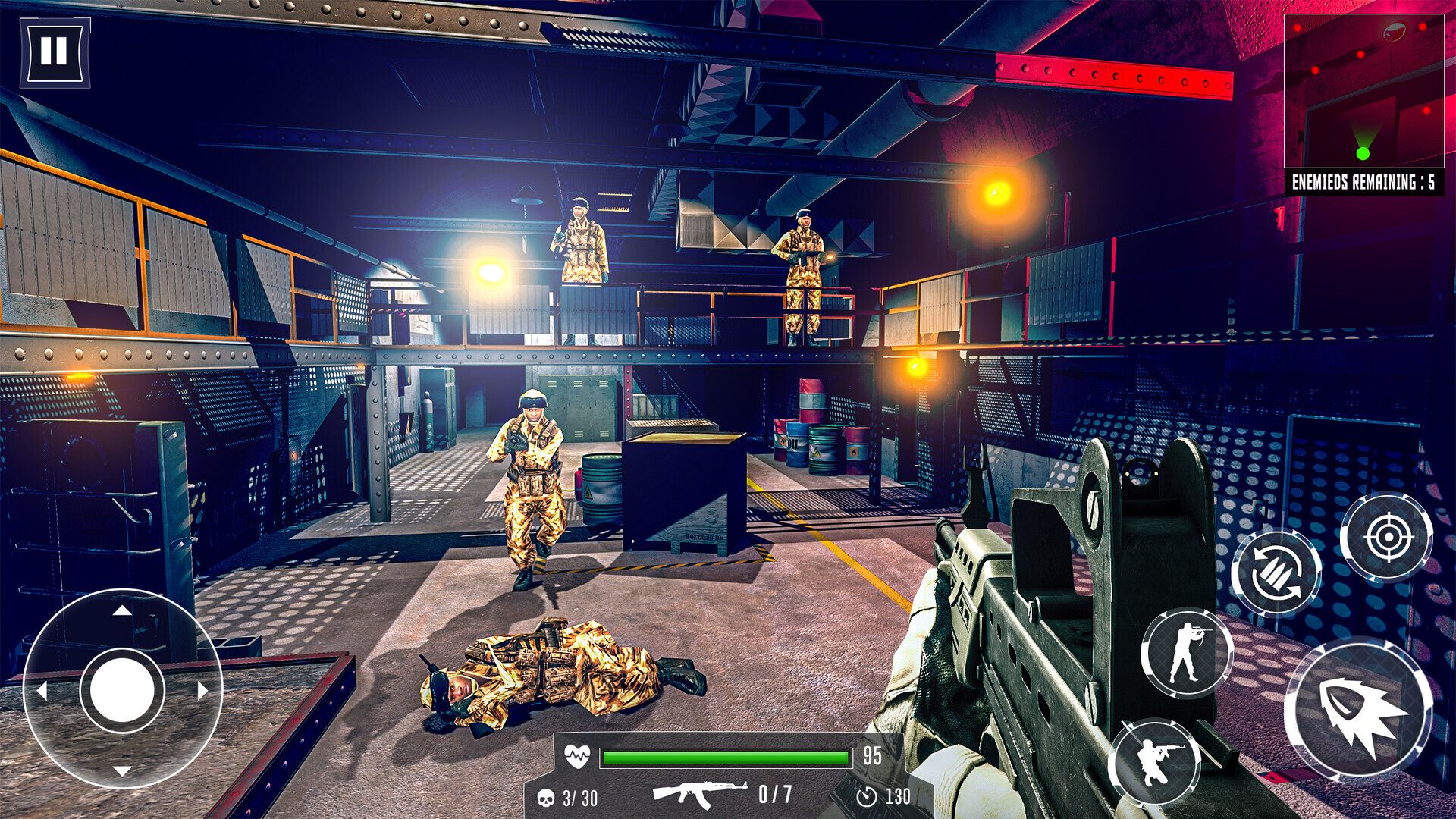1456x819 pixels.
Task: Select the assault rifle weapon icon
Action: [699, 793]
